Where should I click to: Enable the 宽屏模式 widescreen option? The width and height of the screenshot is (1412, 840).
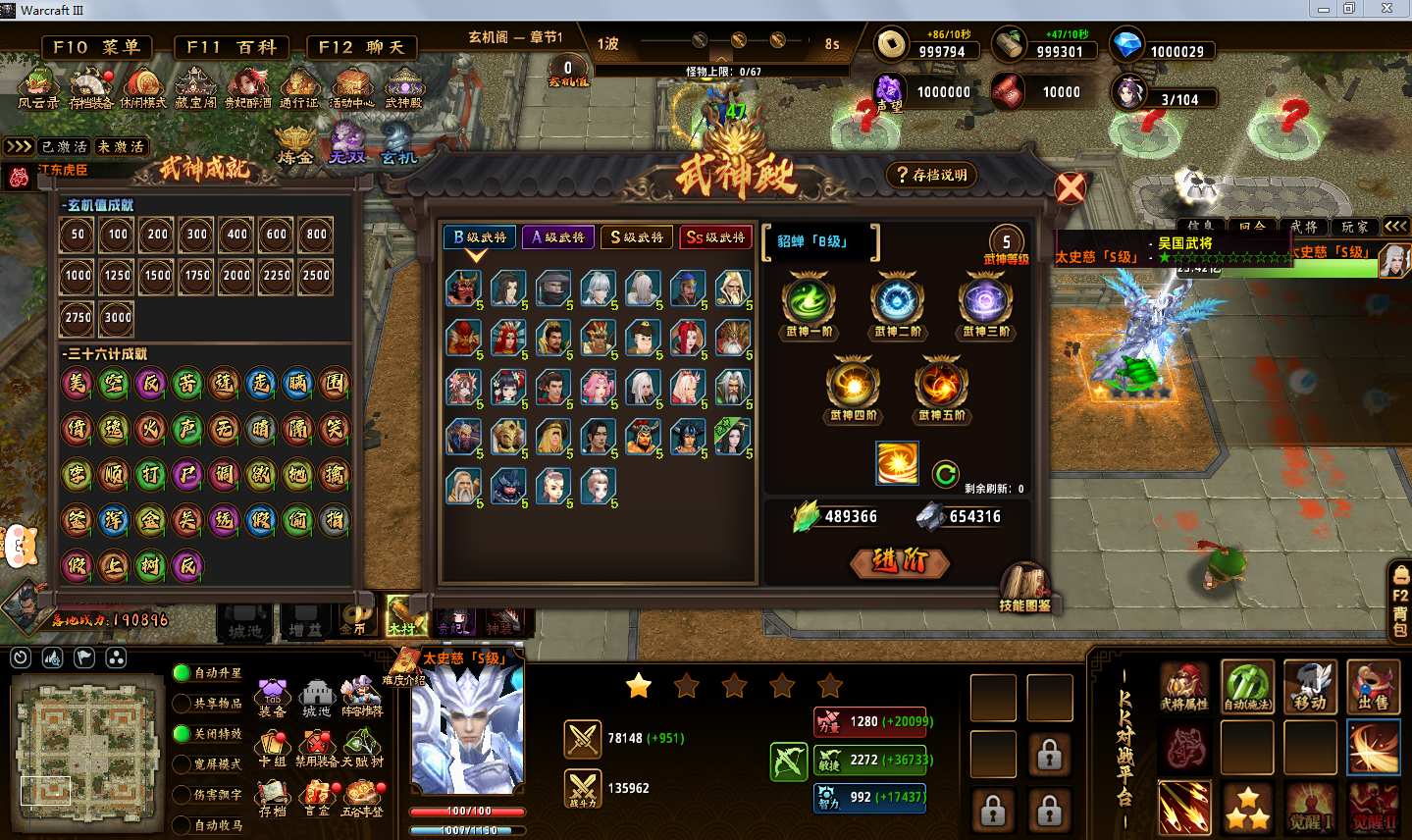click(182, 763)
